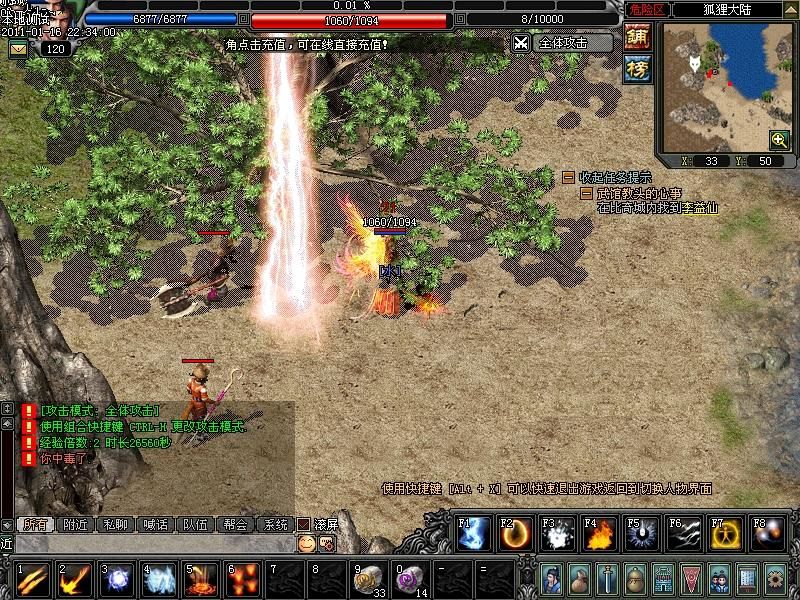This screenshot has height=600, width=800.
Task: Activate the F4 fire skill
Action: tap(599, 534)
